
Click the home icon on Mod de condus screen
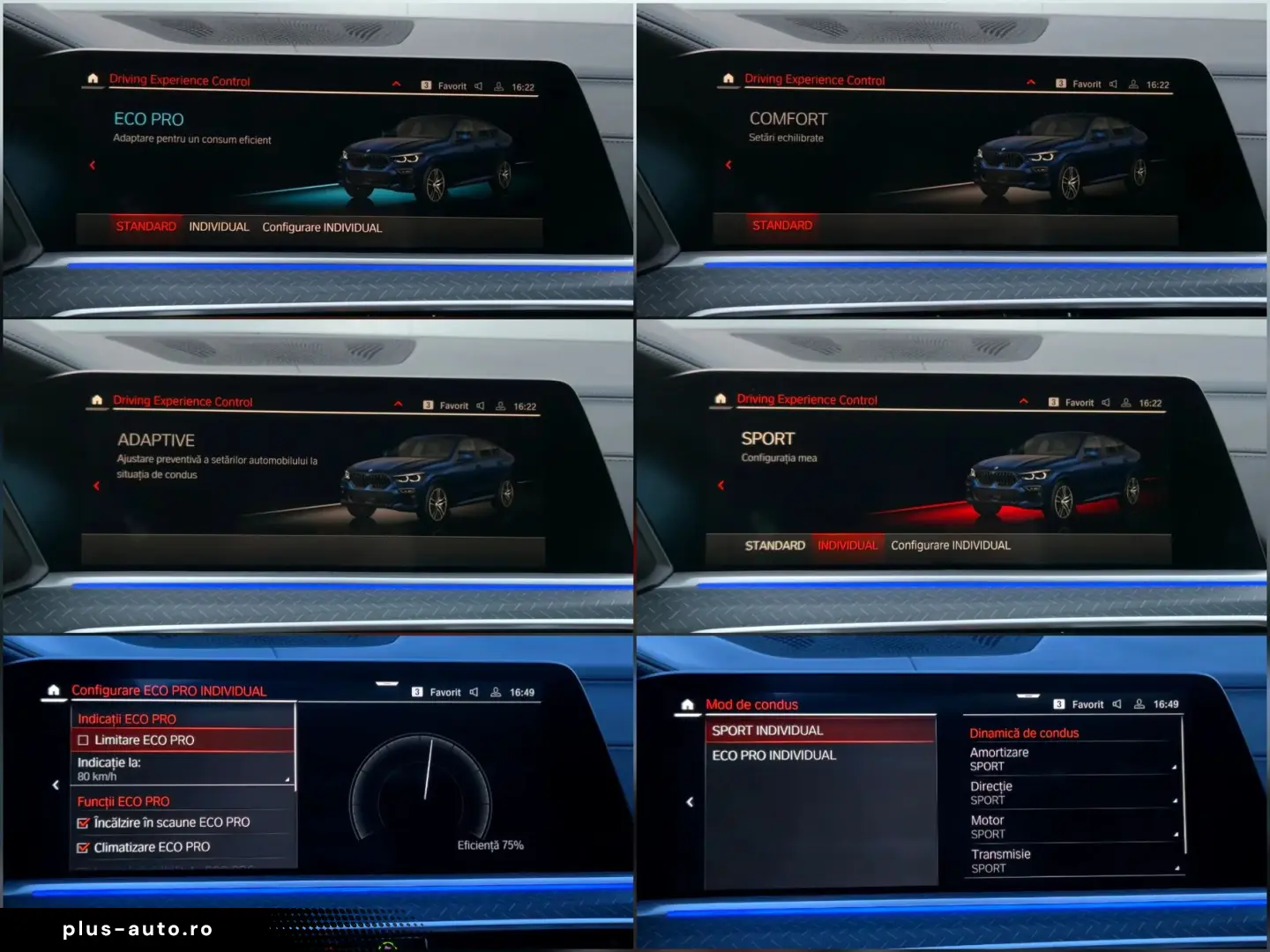(687, 703)
